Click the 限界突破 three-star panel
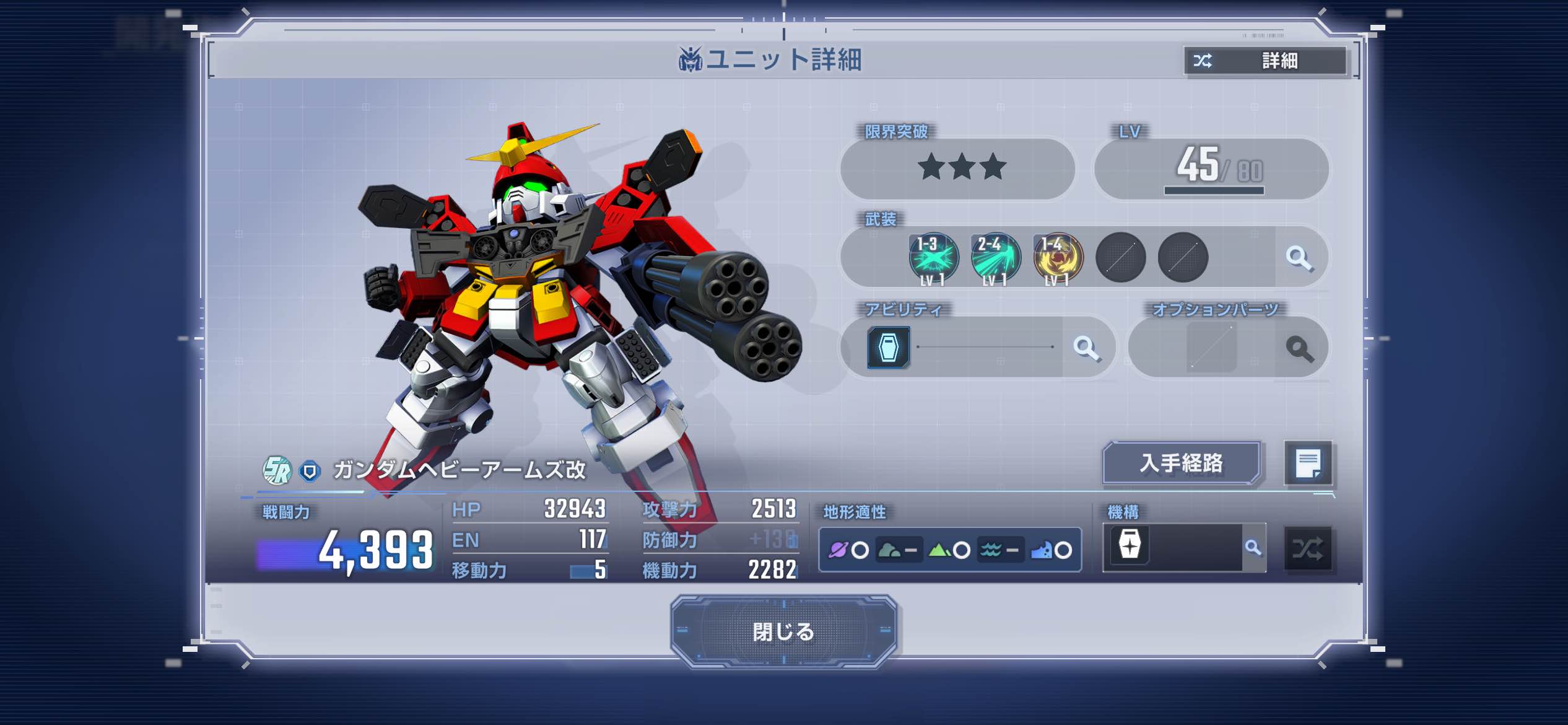 click(x=957, y=169)
